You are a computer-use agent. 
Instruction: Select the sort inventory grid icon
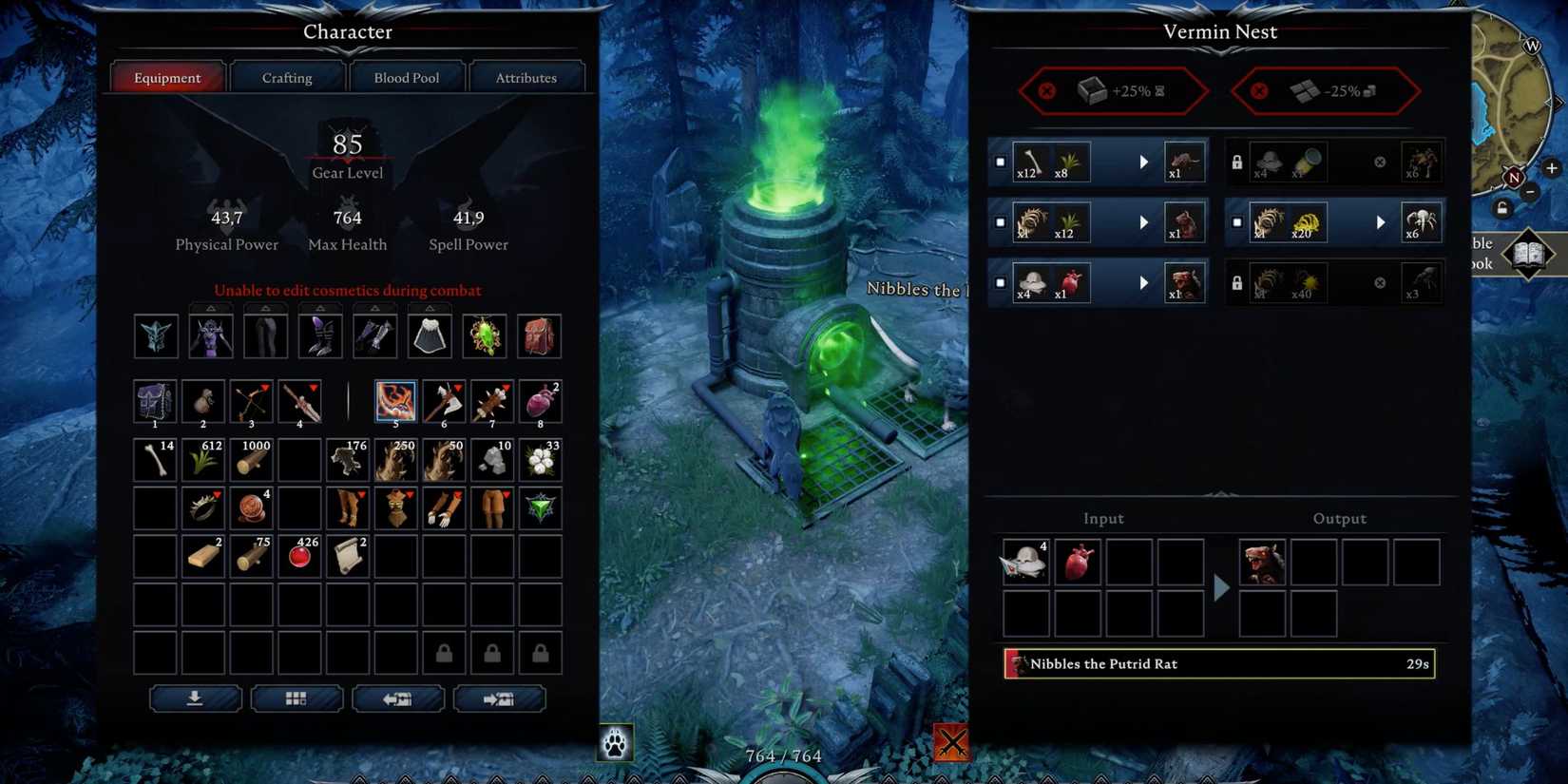296,698
